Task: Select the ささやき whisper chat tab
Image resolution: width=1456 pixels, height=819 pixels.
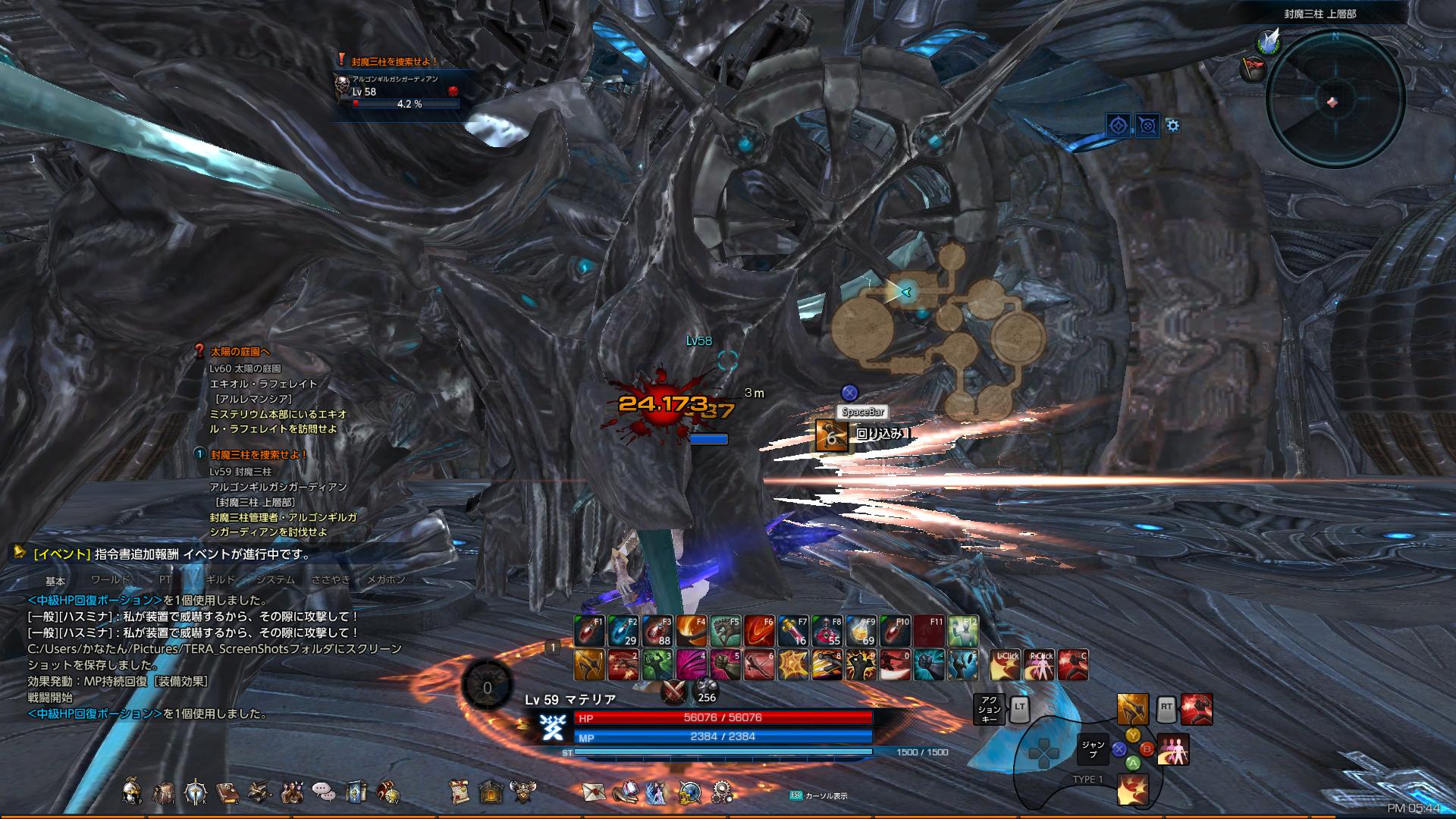Action: tap(331, 579)
